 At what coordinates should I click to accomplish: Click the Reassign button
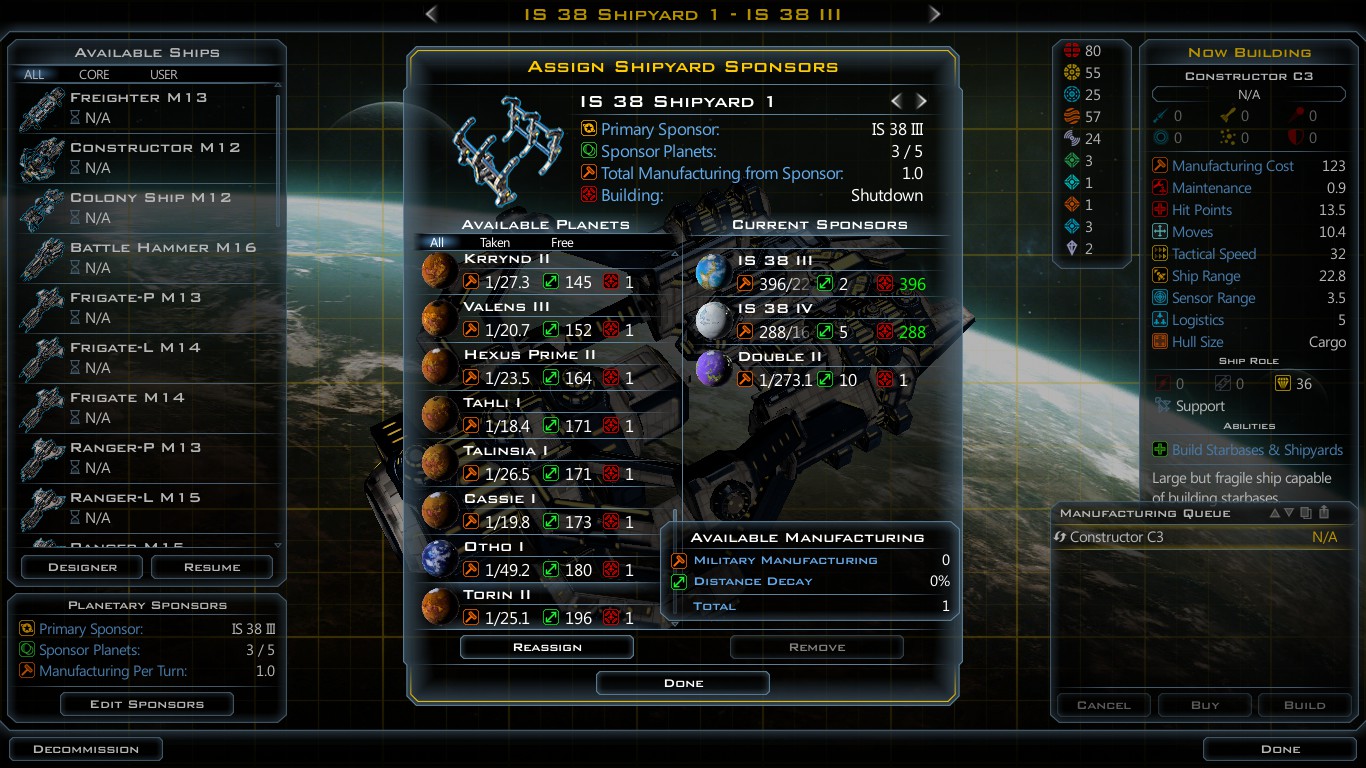pos(547,647)
